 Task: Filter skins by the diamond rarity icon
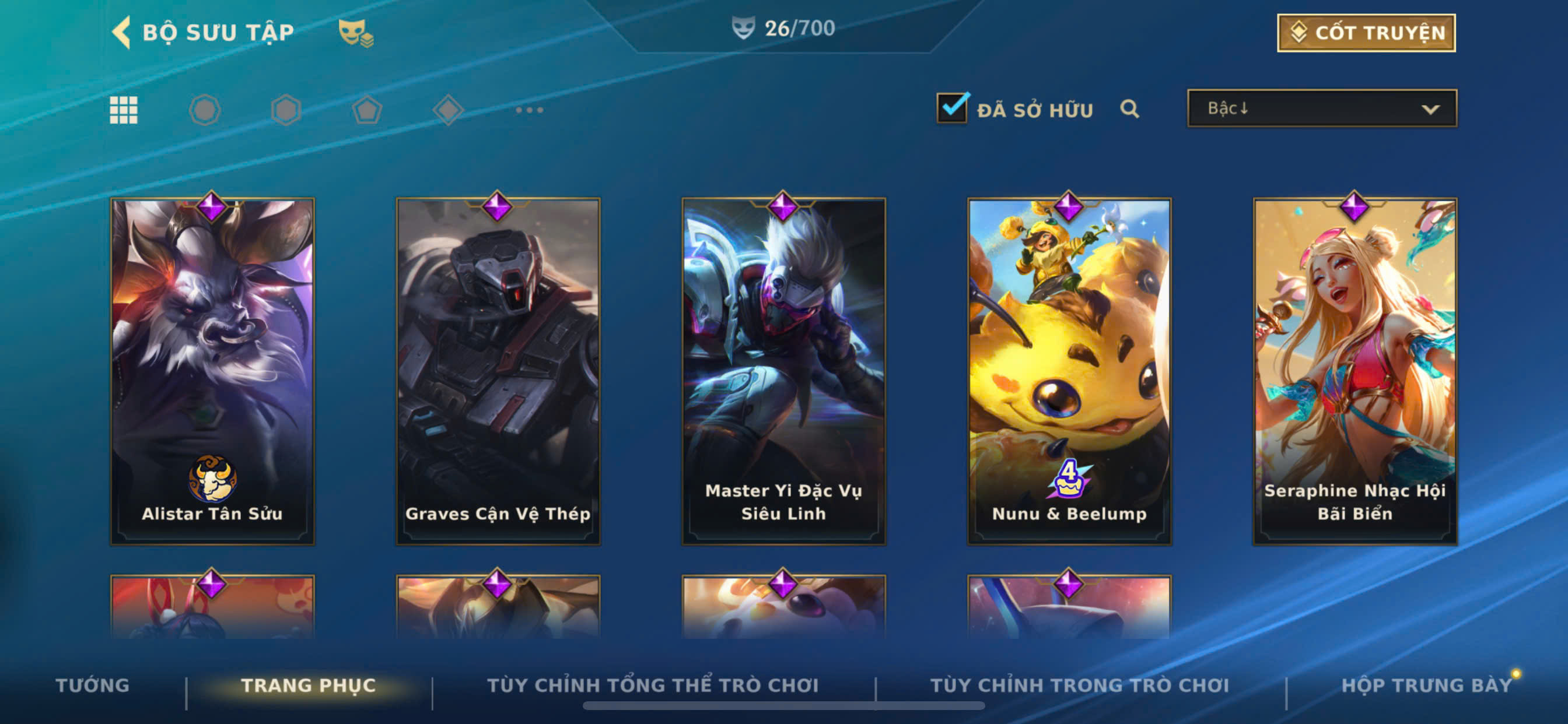[448, 110]
